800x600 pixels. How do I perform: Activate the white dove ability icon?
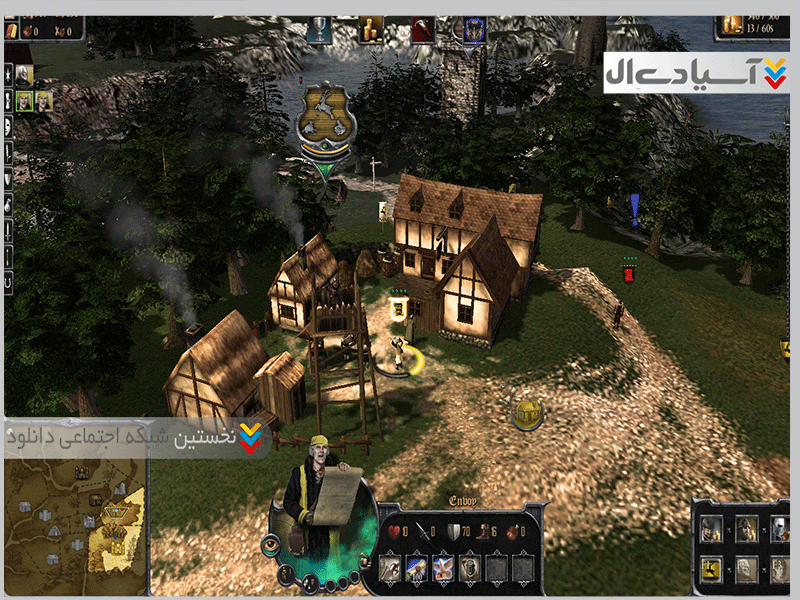pyautogui.click(x=442, y=567)
